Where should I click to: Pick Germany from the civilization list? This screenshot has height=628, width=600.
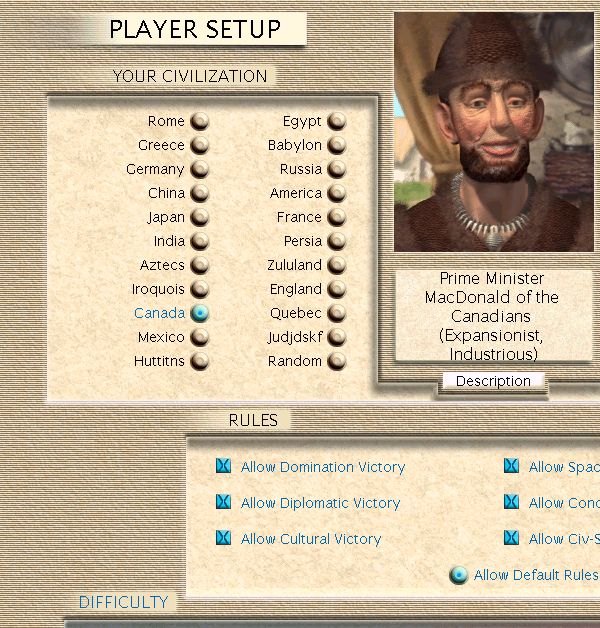tap(200, 170)
